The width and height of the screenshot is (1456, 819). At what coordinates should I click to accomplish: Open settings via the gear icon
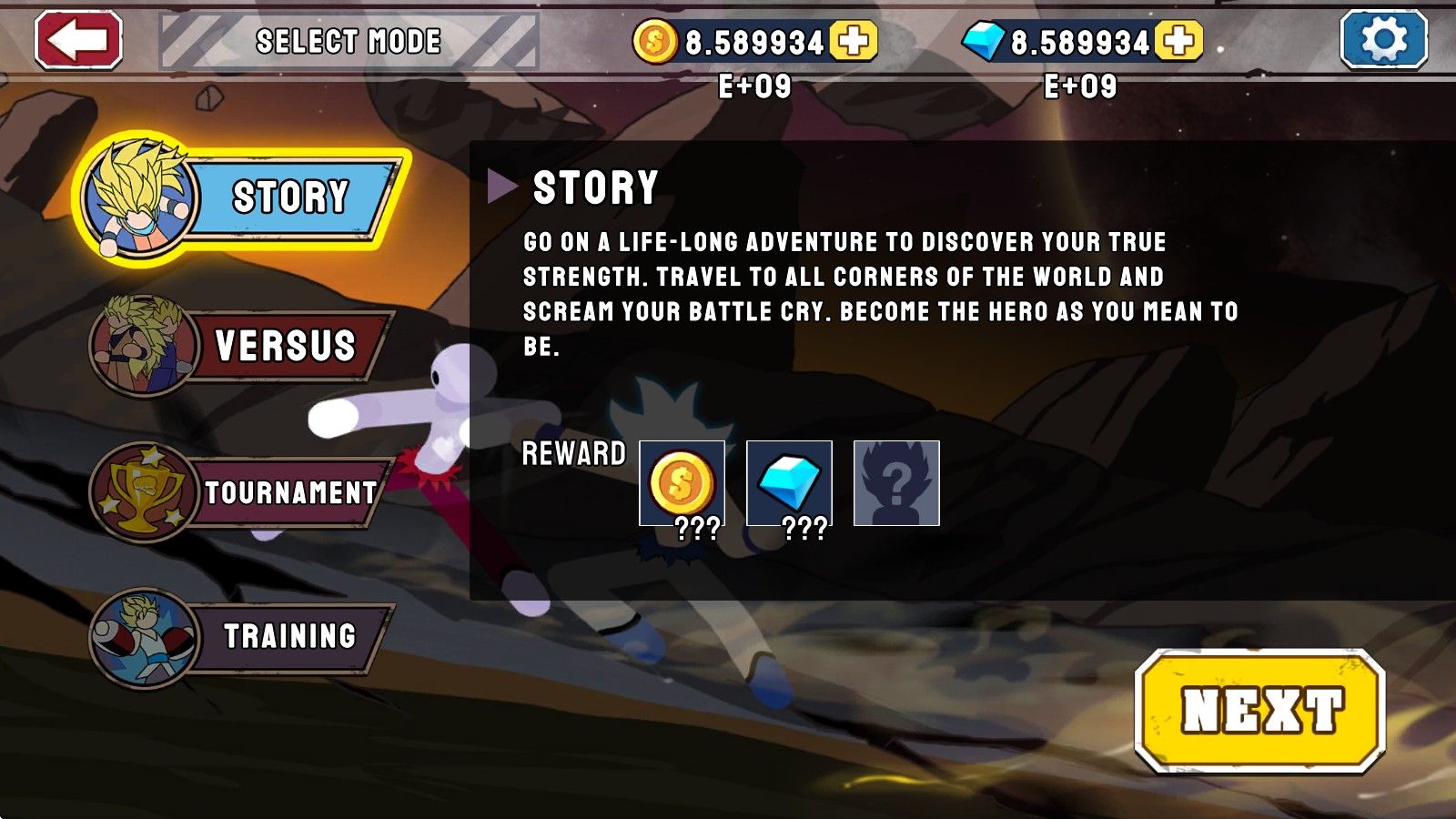(1383, 40)
